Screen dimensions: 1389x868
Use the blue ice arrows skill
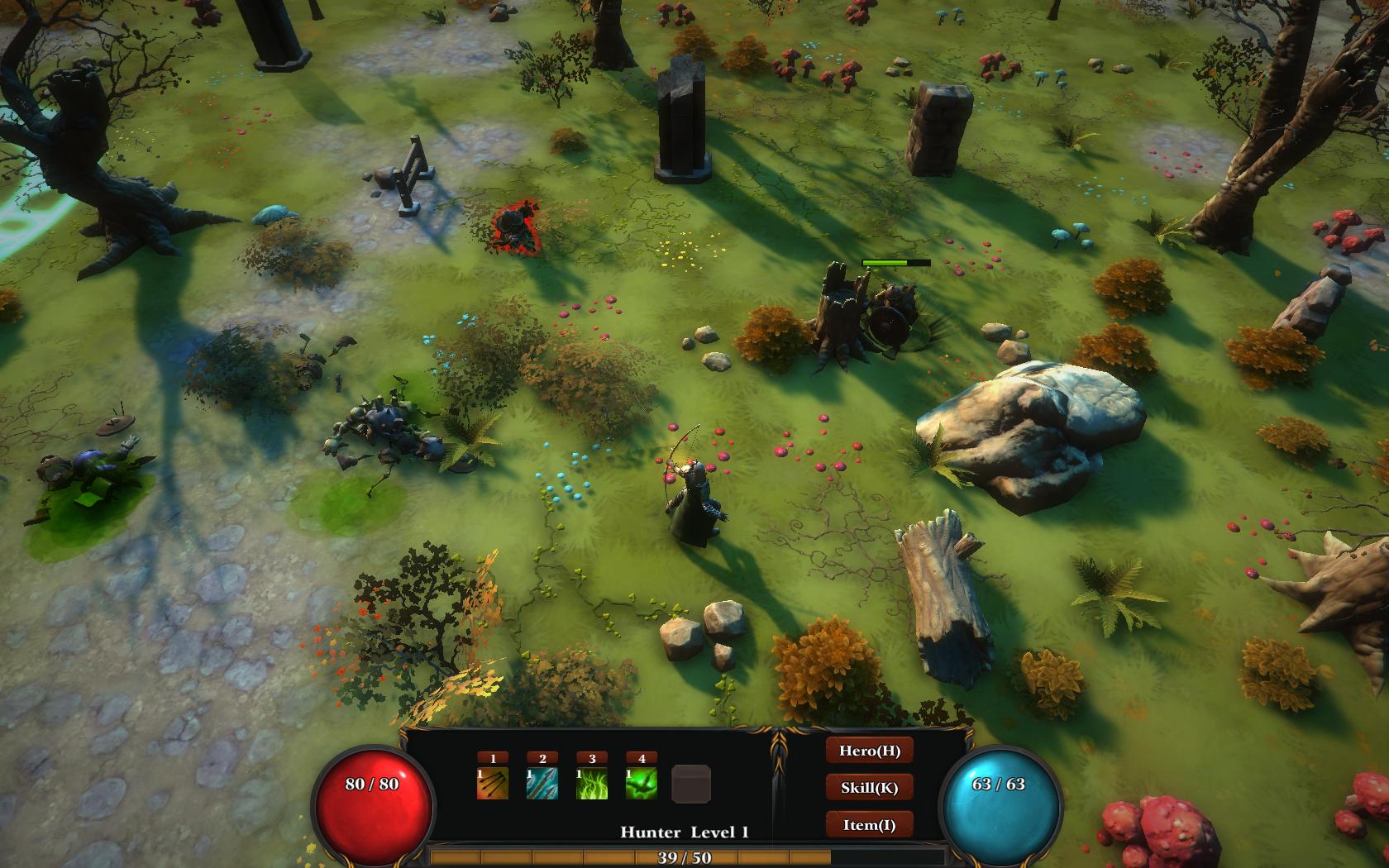[542, 784]
